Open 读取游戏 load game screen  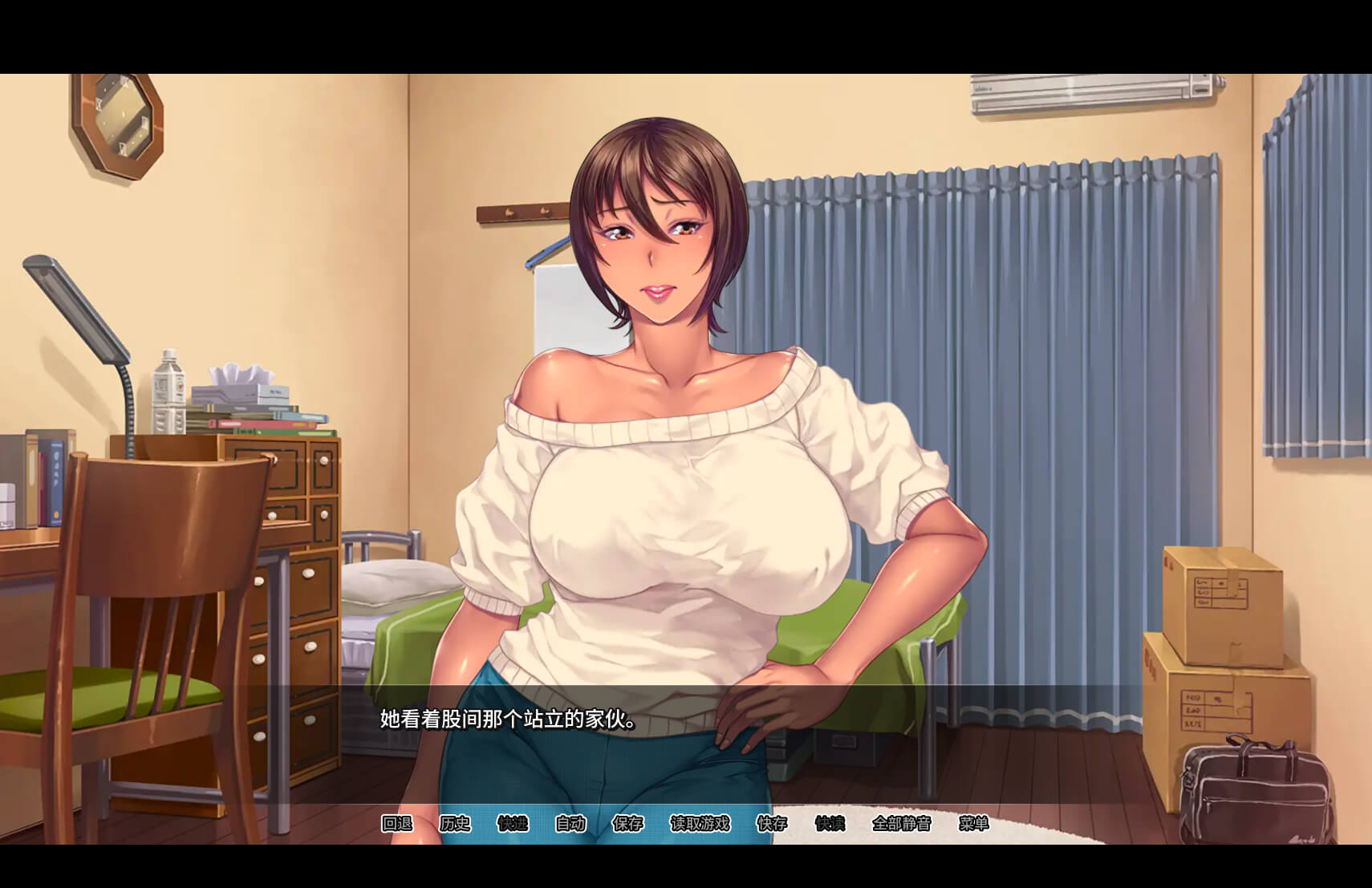click(700, 823)
